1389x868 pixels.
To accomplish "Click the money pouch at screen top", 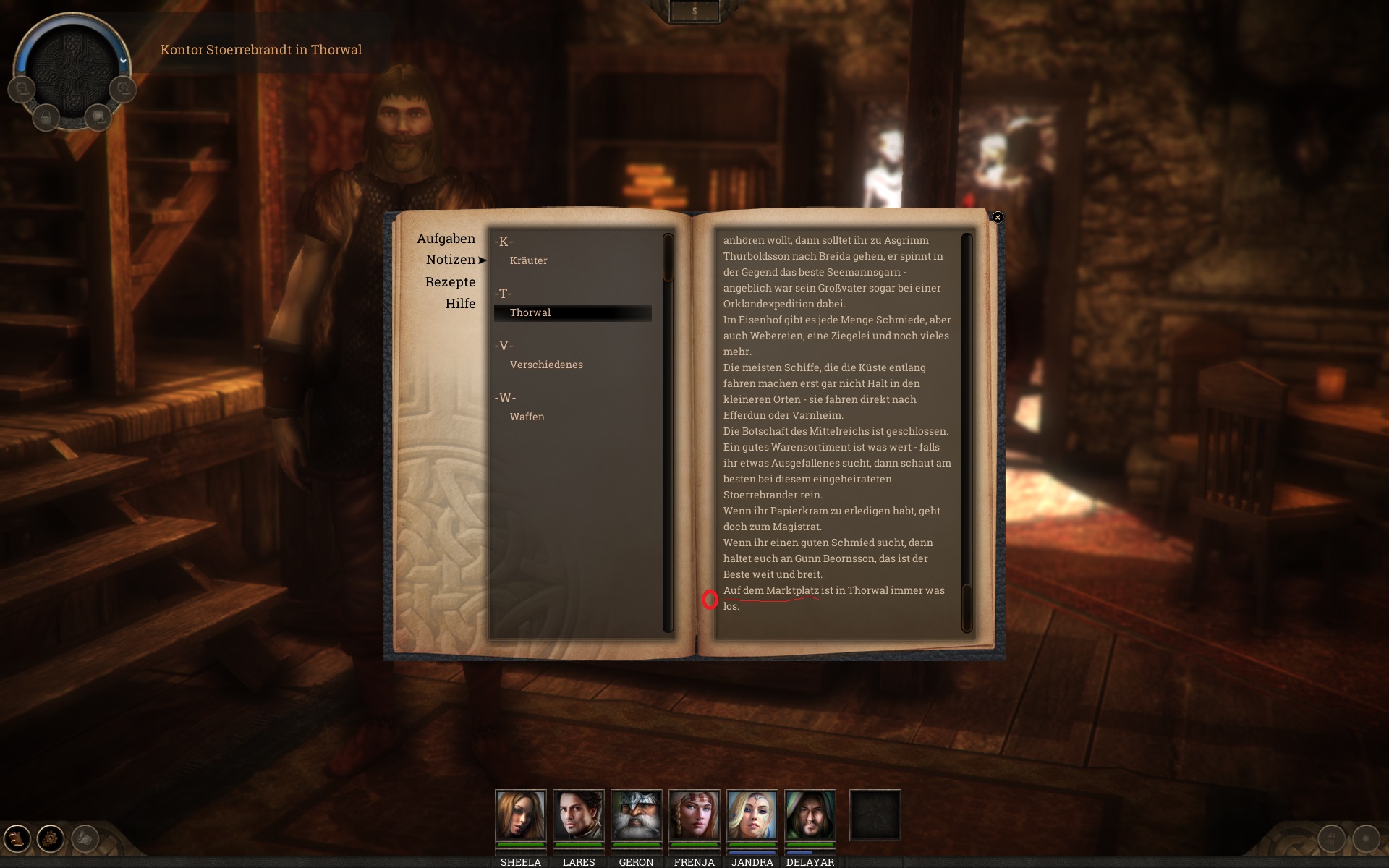I will (x=694, y=11).
